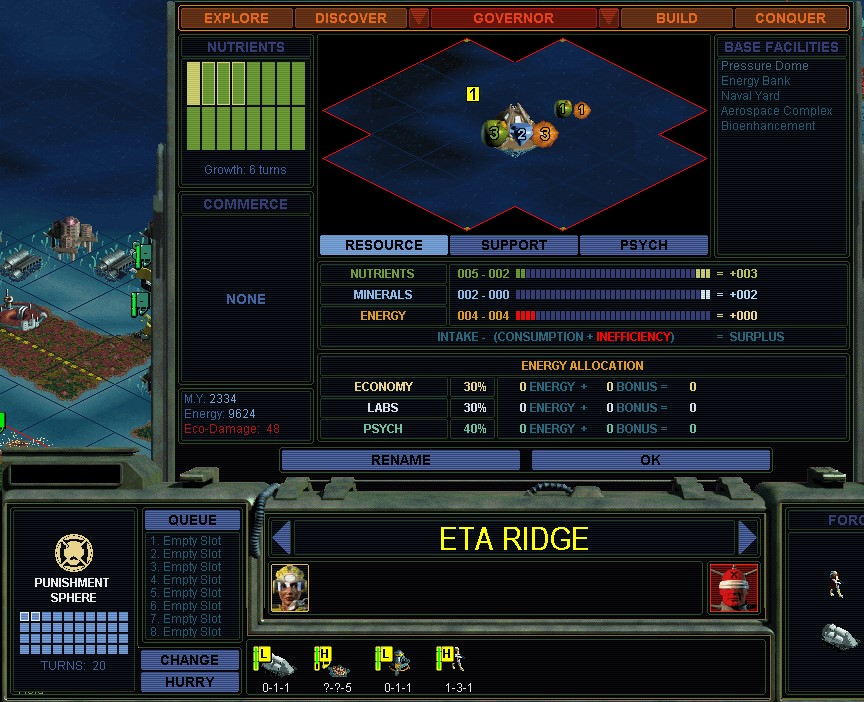Switch to the Resource tab
This screenshot has width=864, height=702.
pyautogui.click(x=384, y=245)
